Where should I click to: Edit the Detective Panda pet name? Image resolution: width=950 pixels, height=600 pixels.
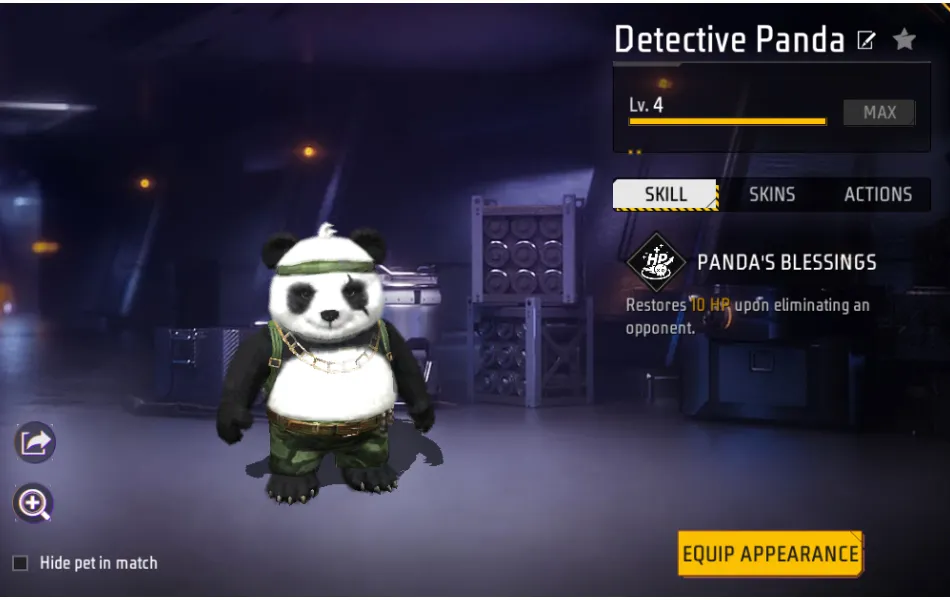click(867, 41)
